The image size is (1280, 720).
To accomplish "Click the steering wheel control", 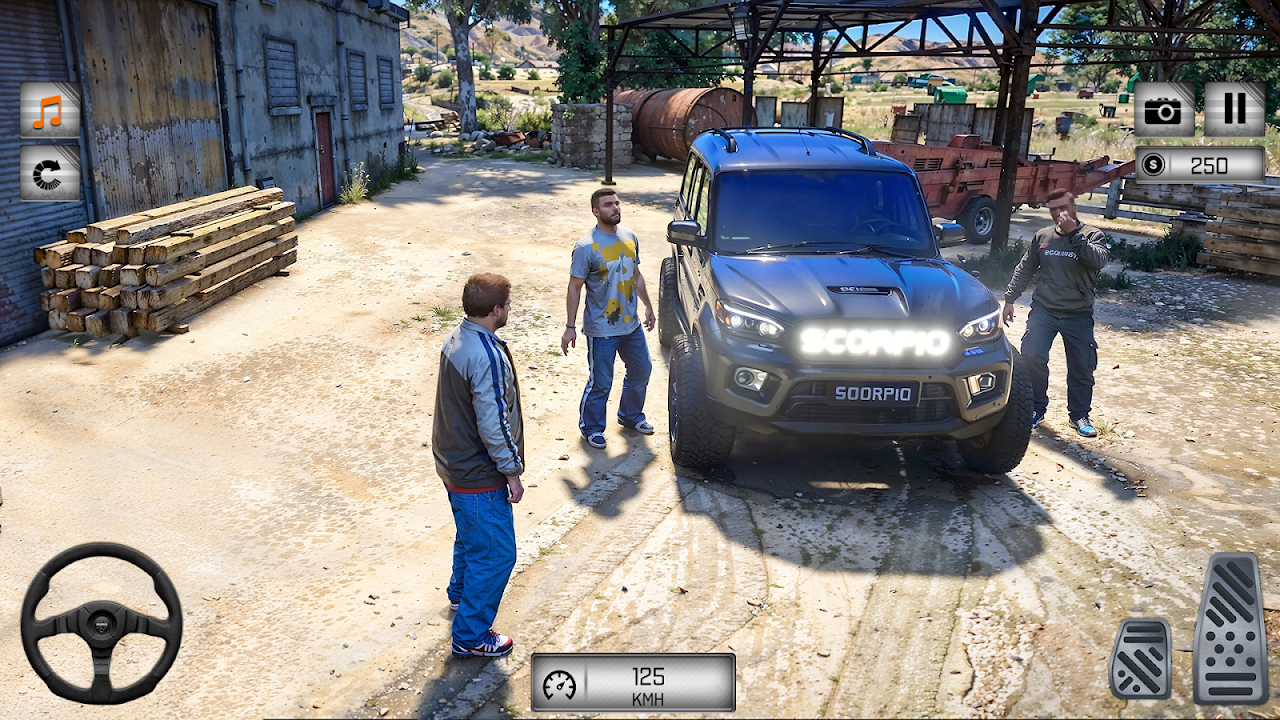I will click(x=101, y=622).
